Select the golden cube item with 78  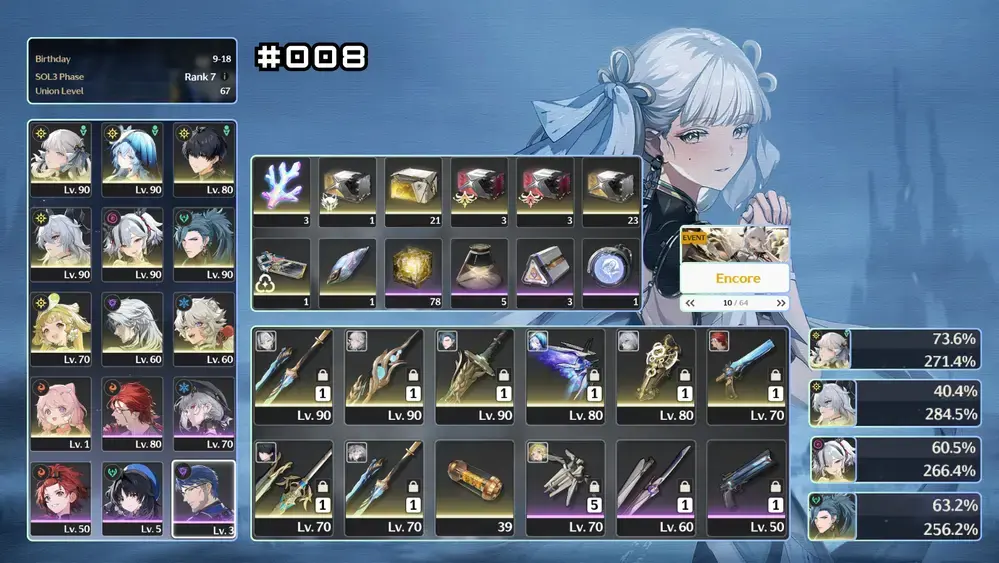coord(413,271)
